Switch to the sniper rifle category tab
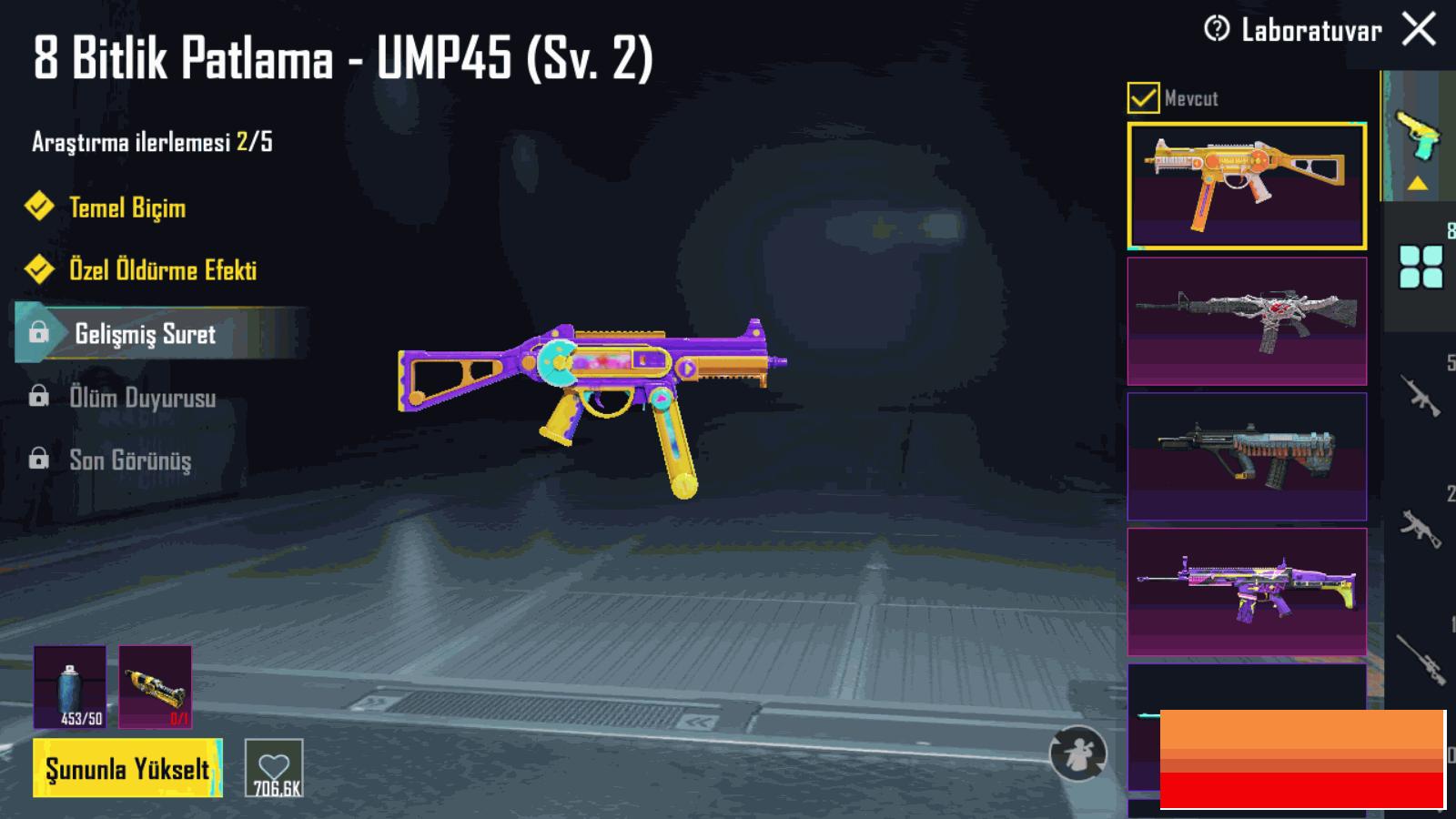This screenshot has height=819, width=1456. (1421, 657)
